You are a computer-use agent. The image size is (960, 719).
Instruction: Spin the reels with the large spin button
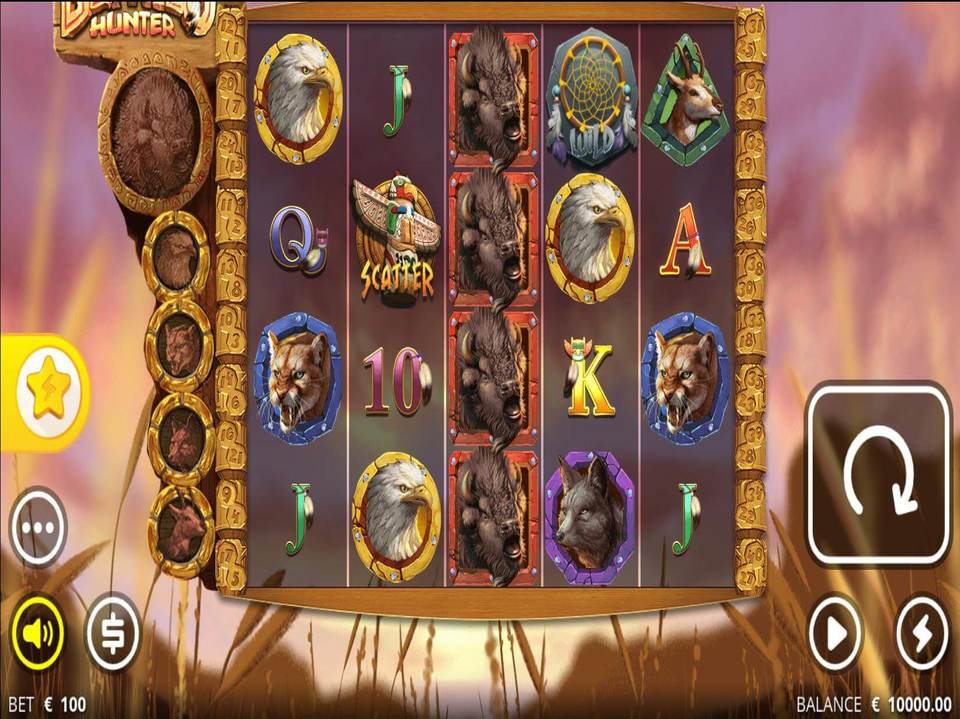click(878, 474)
